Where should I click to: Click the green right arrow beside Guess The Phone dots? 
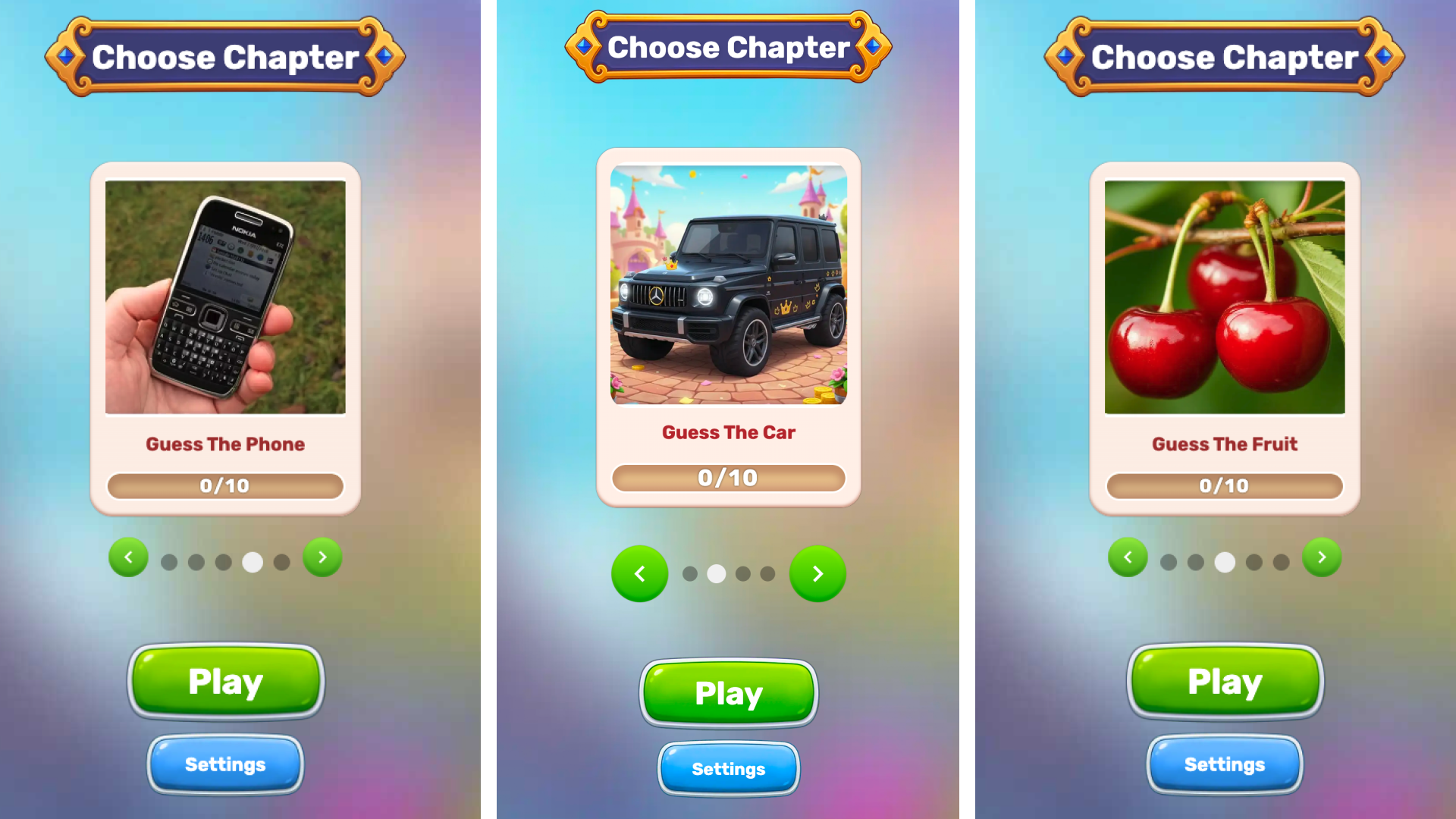click(x=322, y=557)
